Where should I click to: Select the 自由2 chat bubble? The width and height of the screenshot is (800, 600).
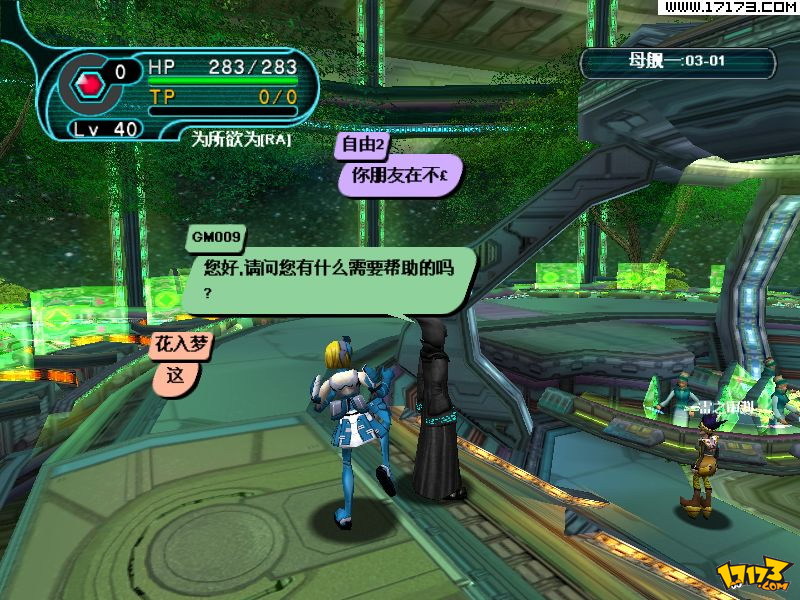pos(400,172)
